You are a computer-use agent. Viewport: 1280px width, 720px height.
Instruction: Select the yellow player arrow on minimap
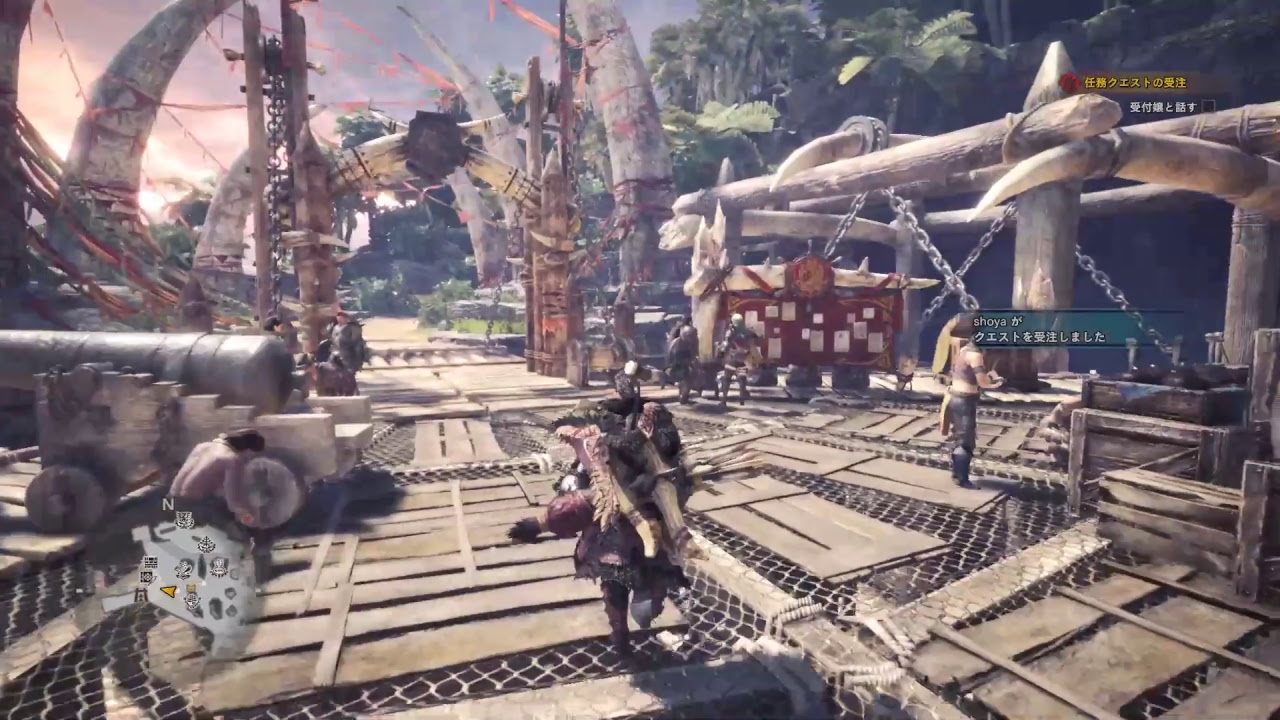[169, 592]
